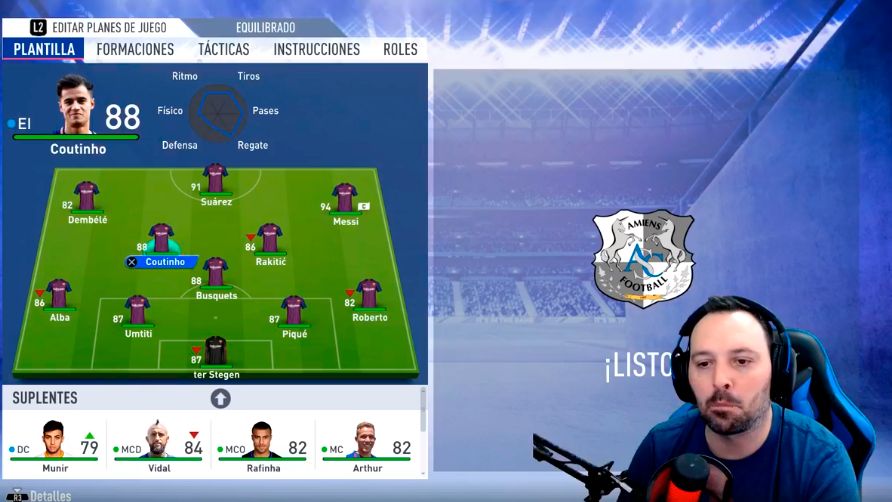Choose Busquets on the pitch

(215, 273)
